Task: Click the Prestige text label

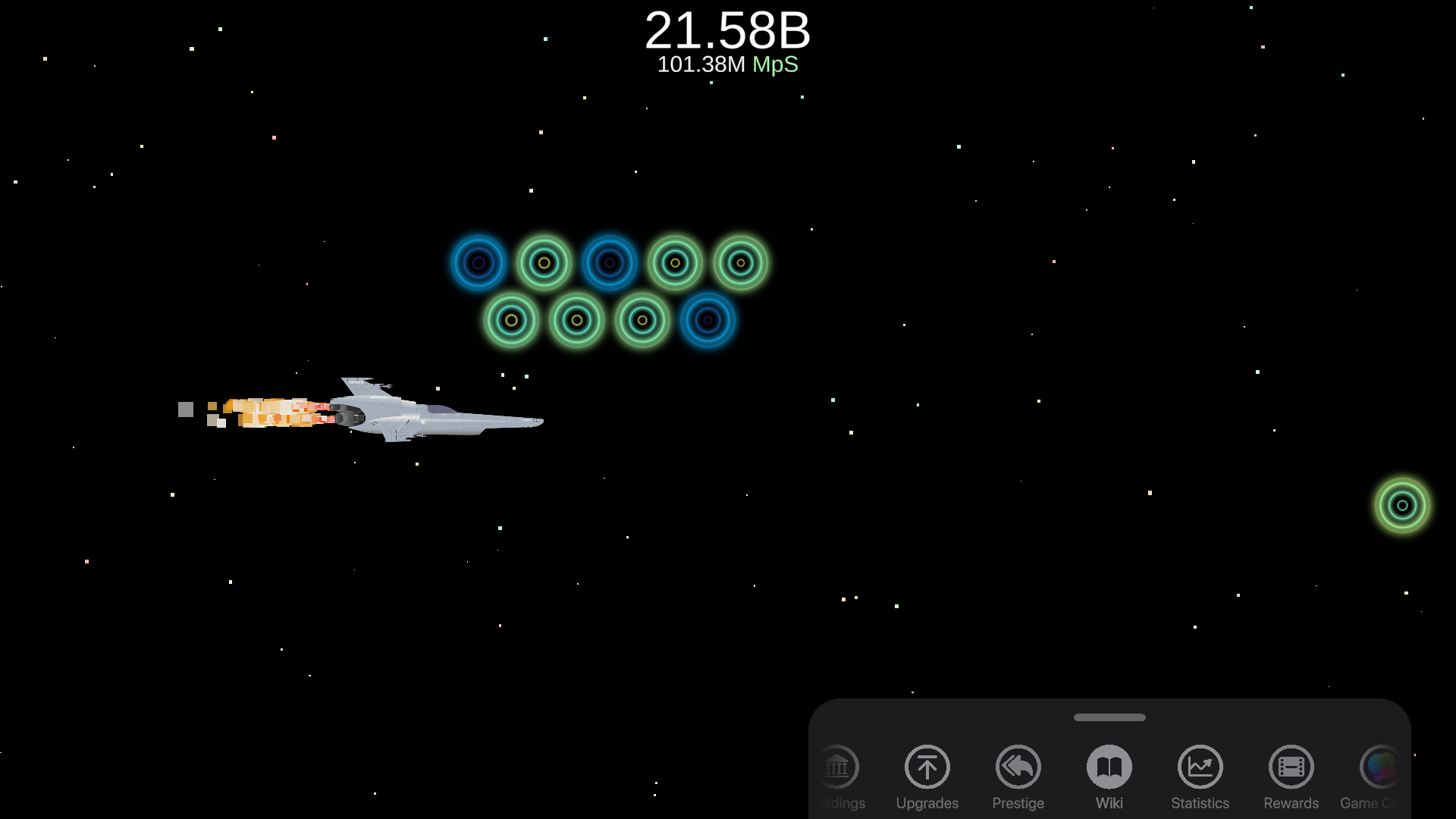Action: tap(1018, 802)
